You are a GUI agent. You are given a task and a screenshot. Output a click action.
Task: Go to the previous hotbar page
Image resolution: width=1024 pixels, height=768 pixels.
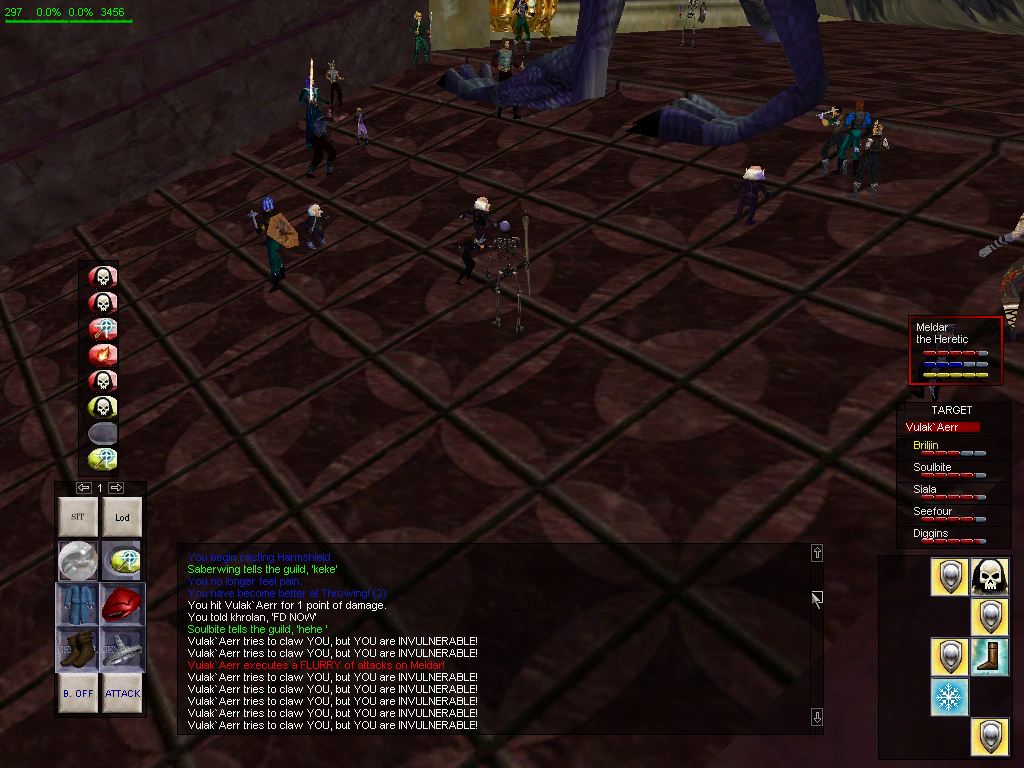84,488
